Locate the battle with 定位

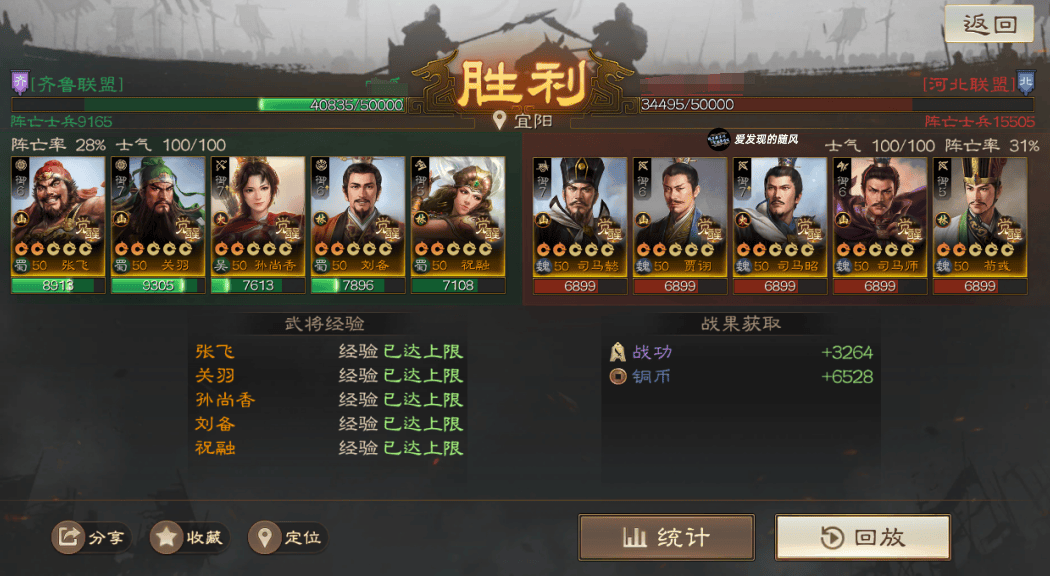(288, 537)
